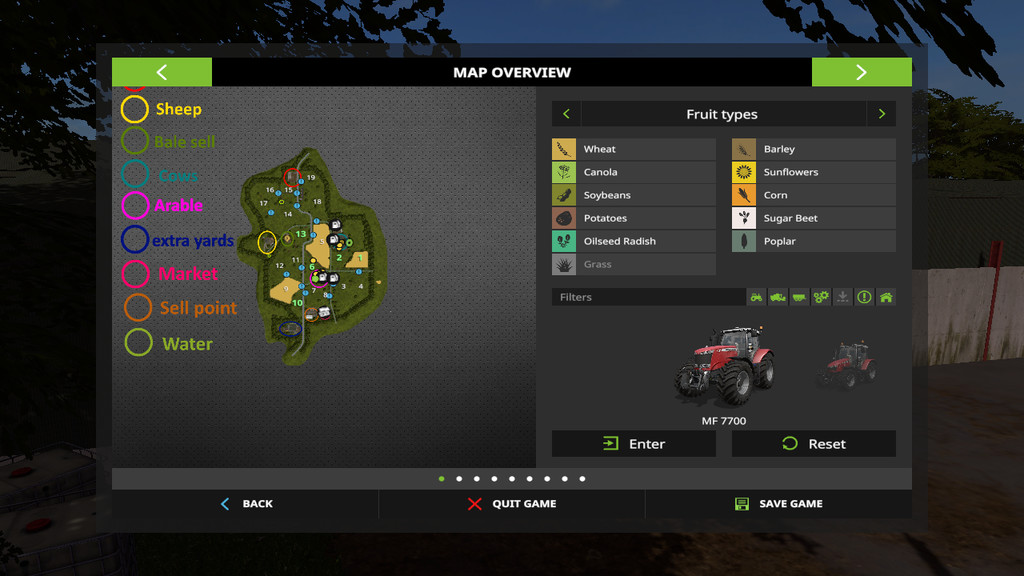Reset the selected vehicle
Viewport: 1024px width, 576px height.
pyautogui.click(x=813, y=444)
